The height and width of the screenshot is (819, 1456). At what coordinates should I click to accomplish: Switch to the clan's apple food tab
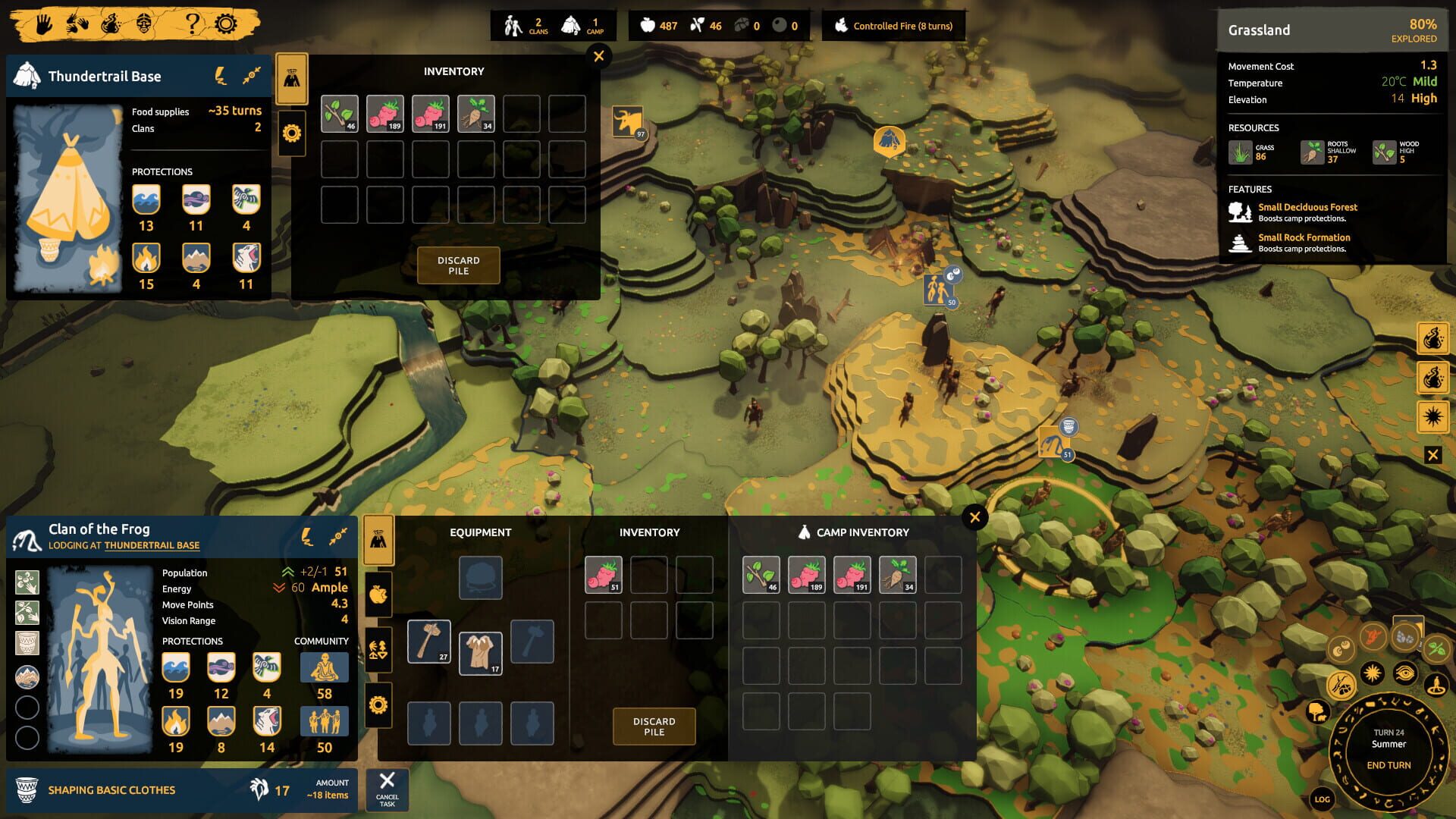pos(378,595)
